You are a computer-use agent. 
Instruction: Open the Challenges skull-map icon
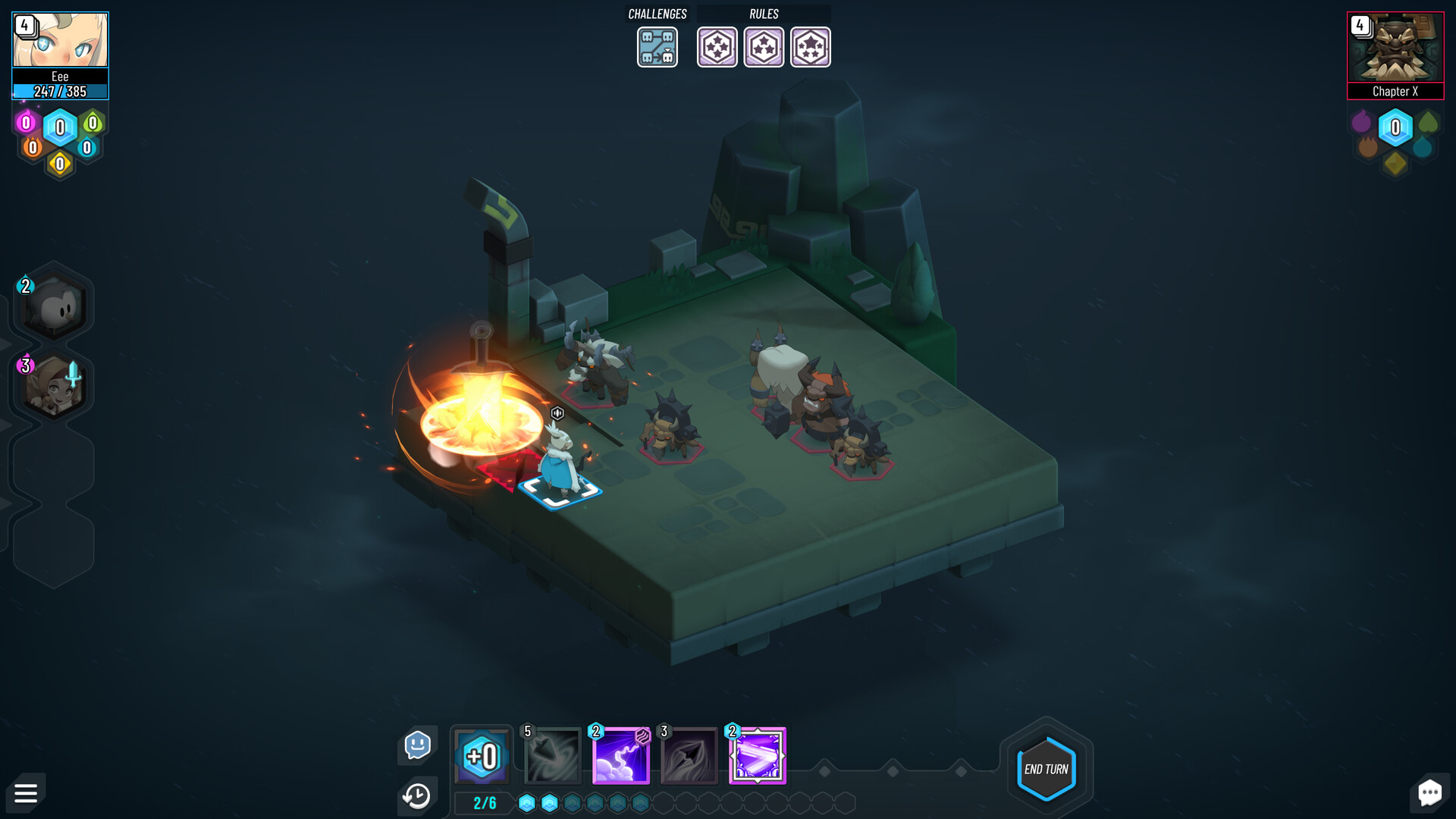657,47
